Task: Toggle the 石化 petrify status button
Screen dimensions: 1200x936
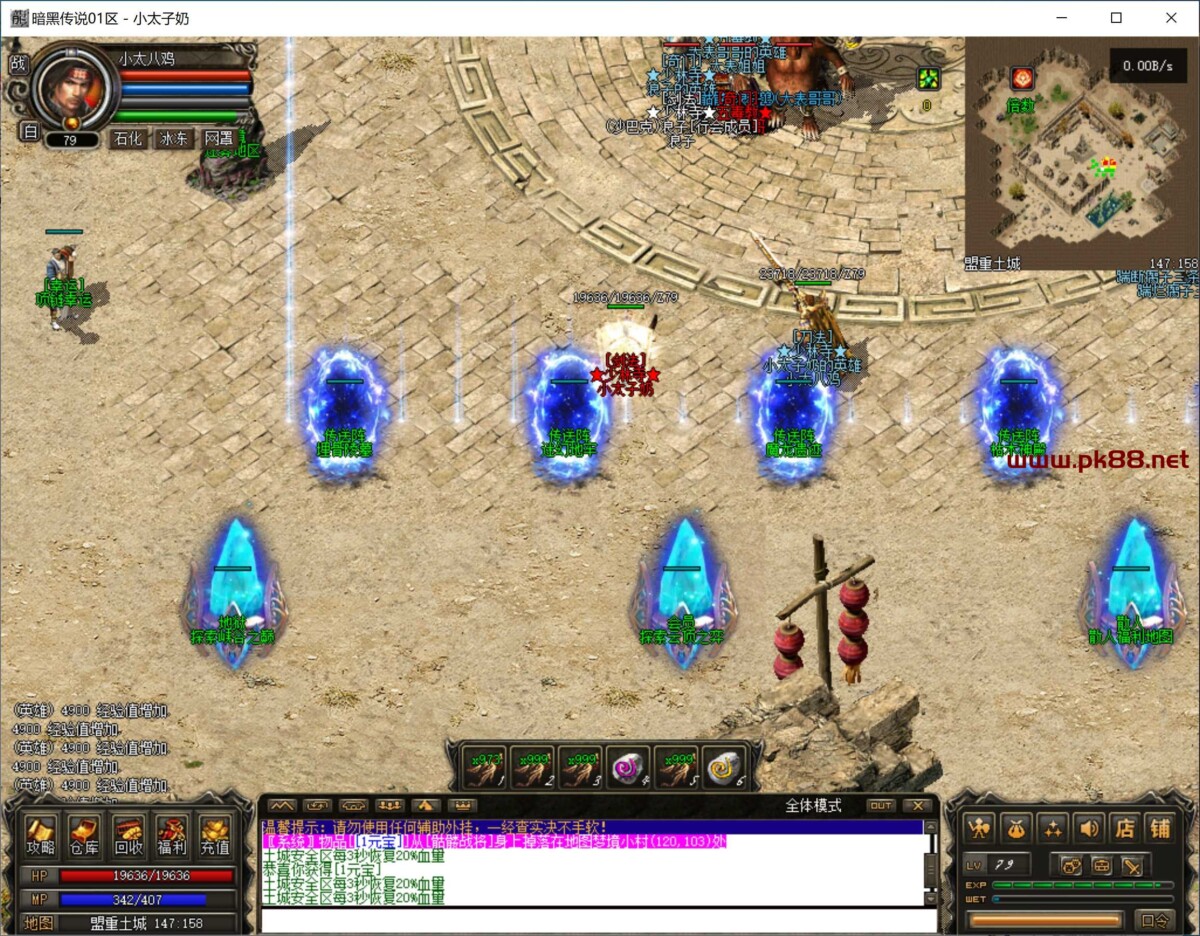Action: click(128, 139)
